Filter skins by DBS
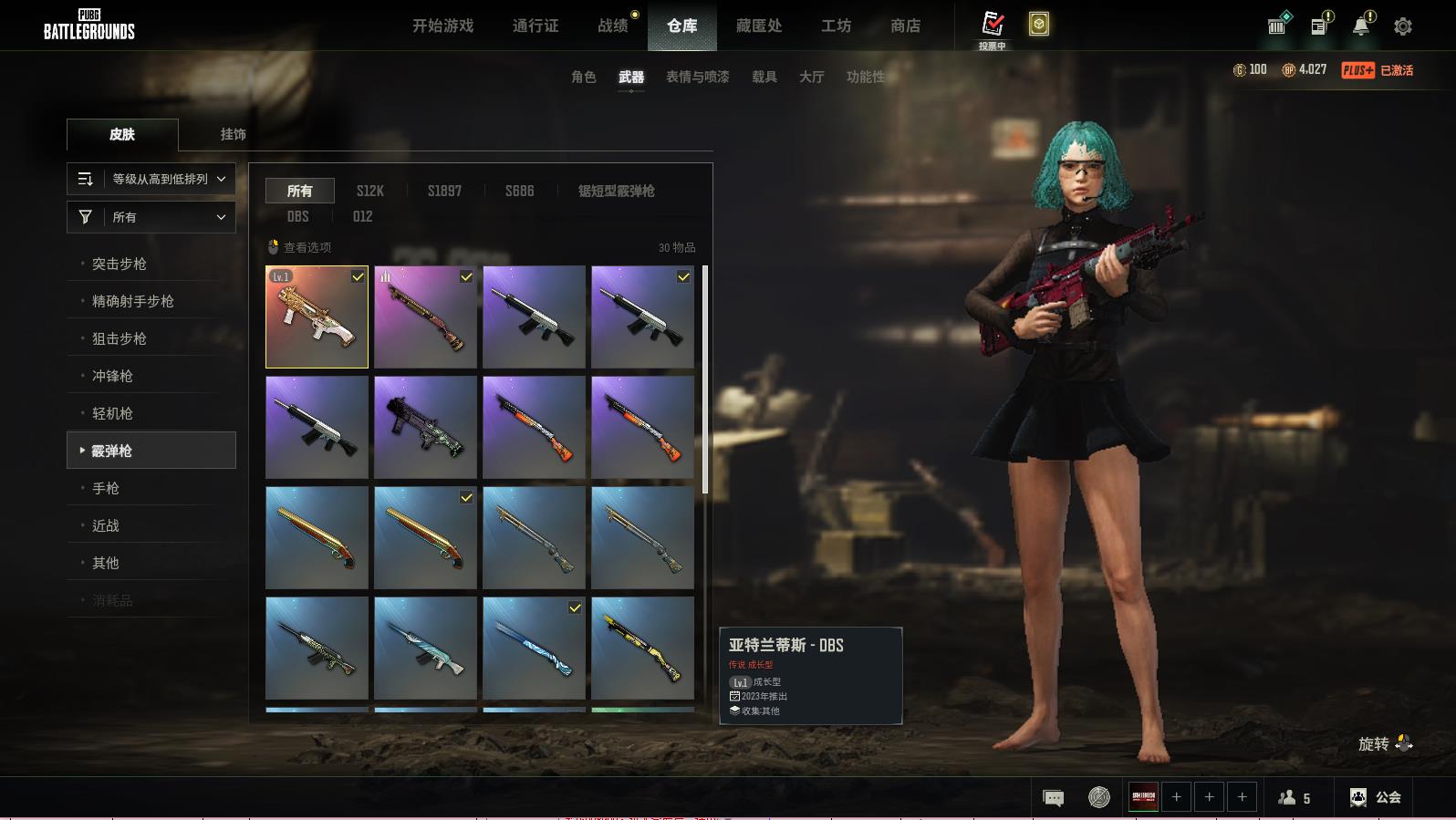Image resolution: width=1456 pixels, height=820 pixels. point(297,216)
